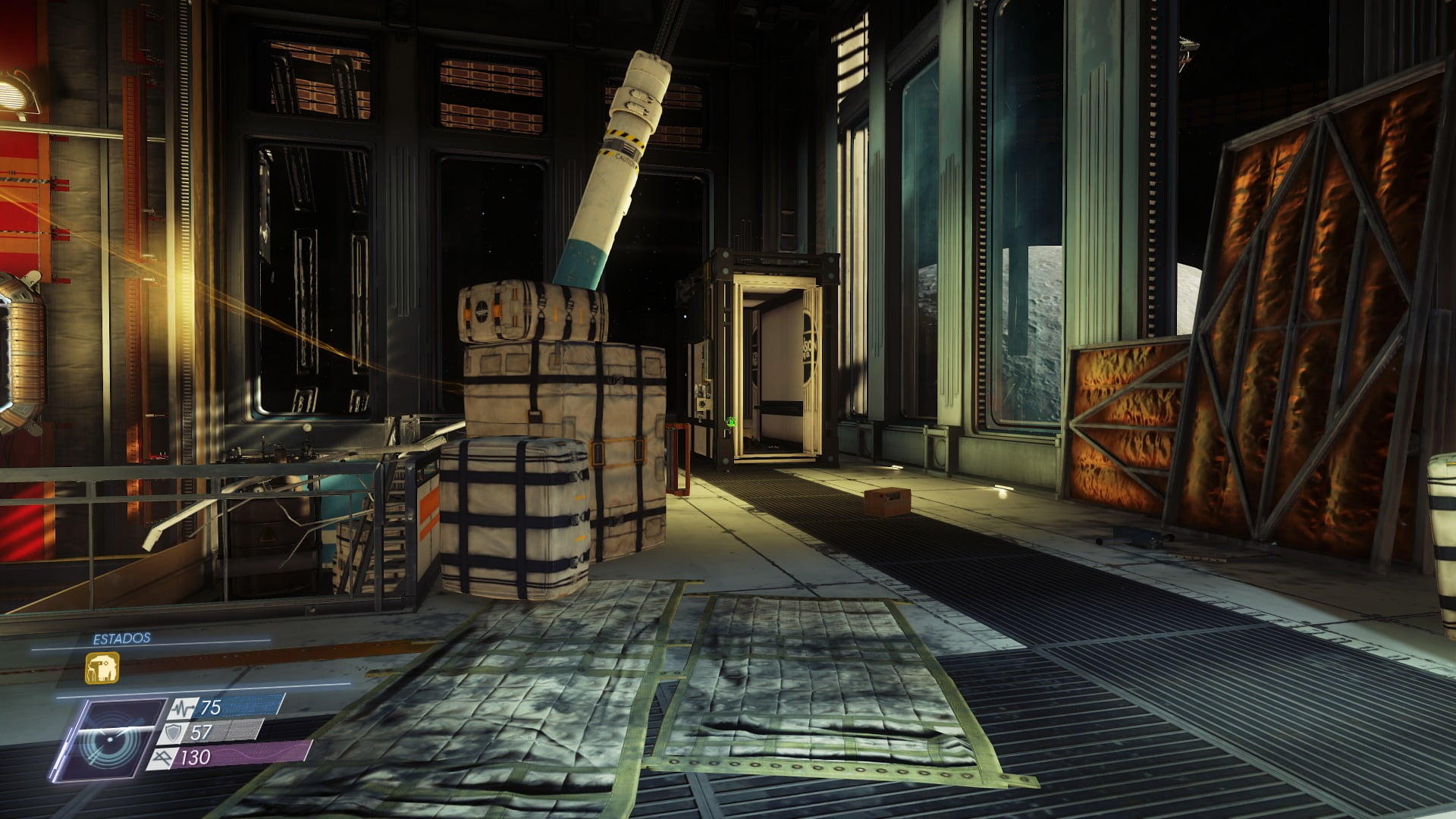The width and height of the screenshot is (1456, 819).
Task: Click the yellow status effect icon under Estados
Action: tap(102, 668)
